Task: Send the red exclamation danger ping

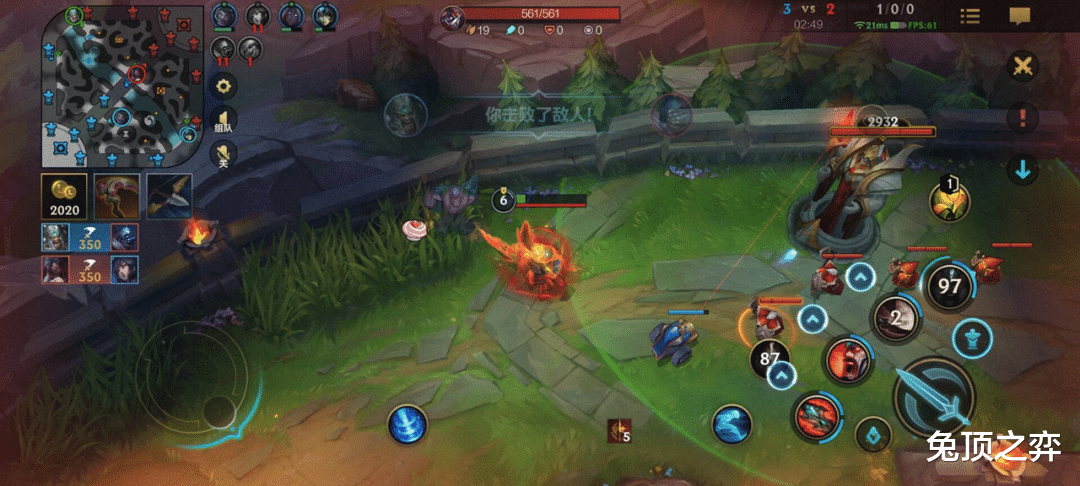Action: tap(1022, 118)
